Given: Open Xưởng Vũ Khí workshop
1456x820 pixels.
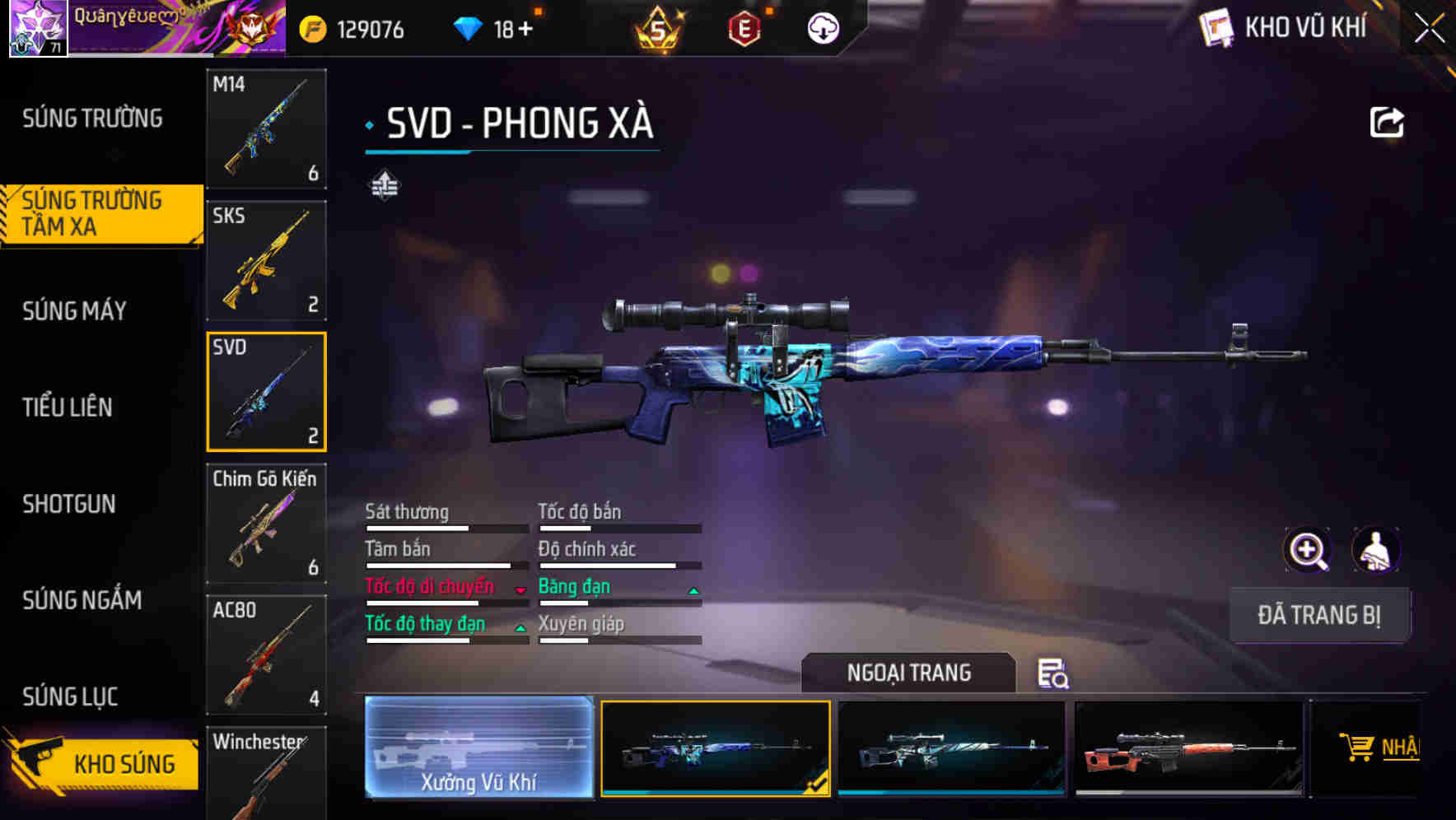Looking at the screenshot, I should 478,749.
